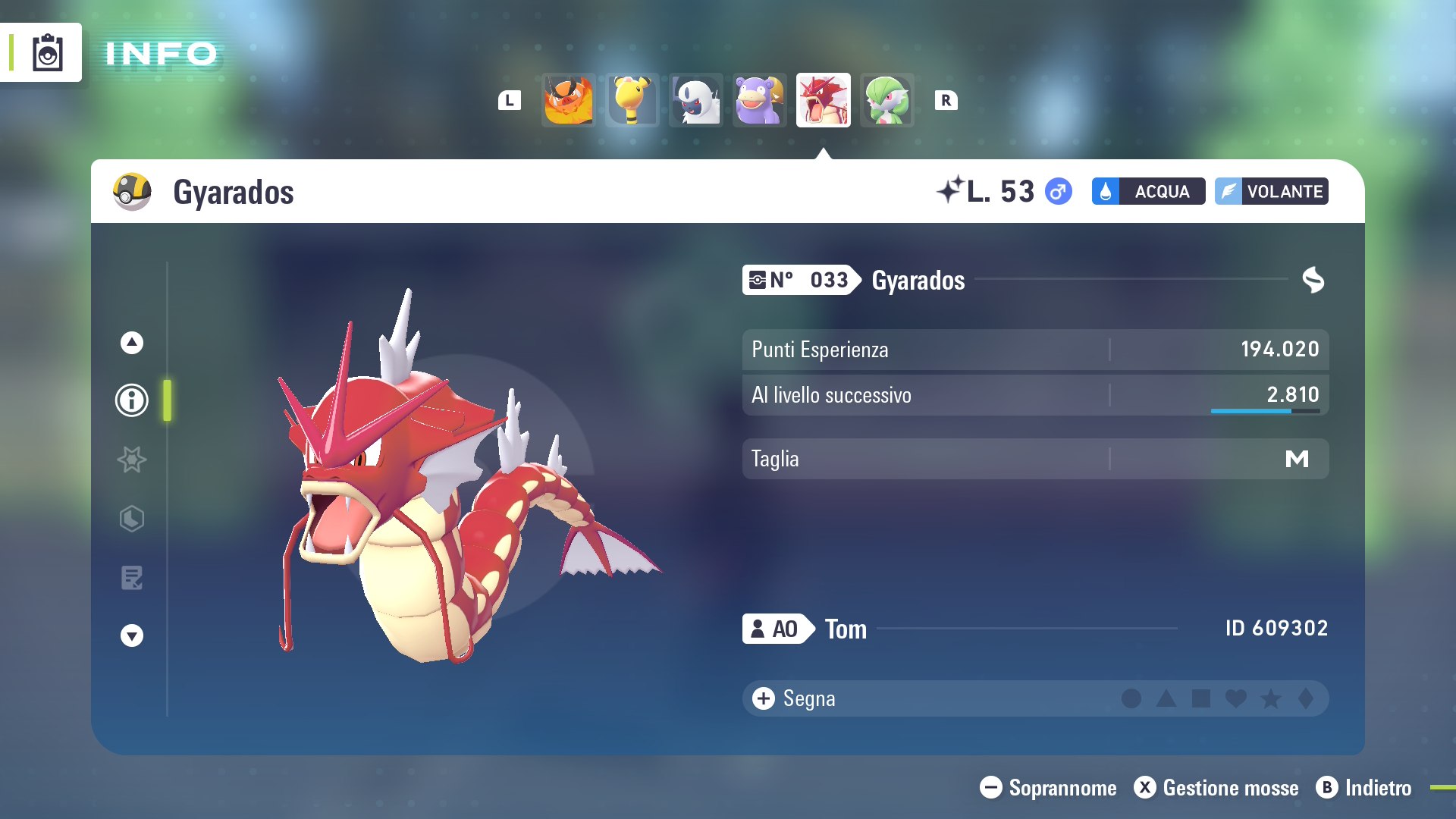Toggle the heart marking
1456x819 pixels.
[x=1236, y=698]
